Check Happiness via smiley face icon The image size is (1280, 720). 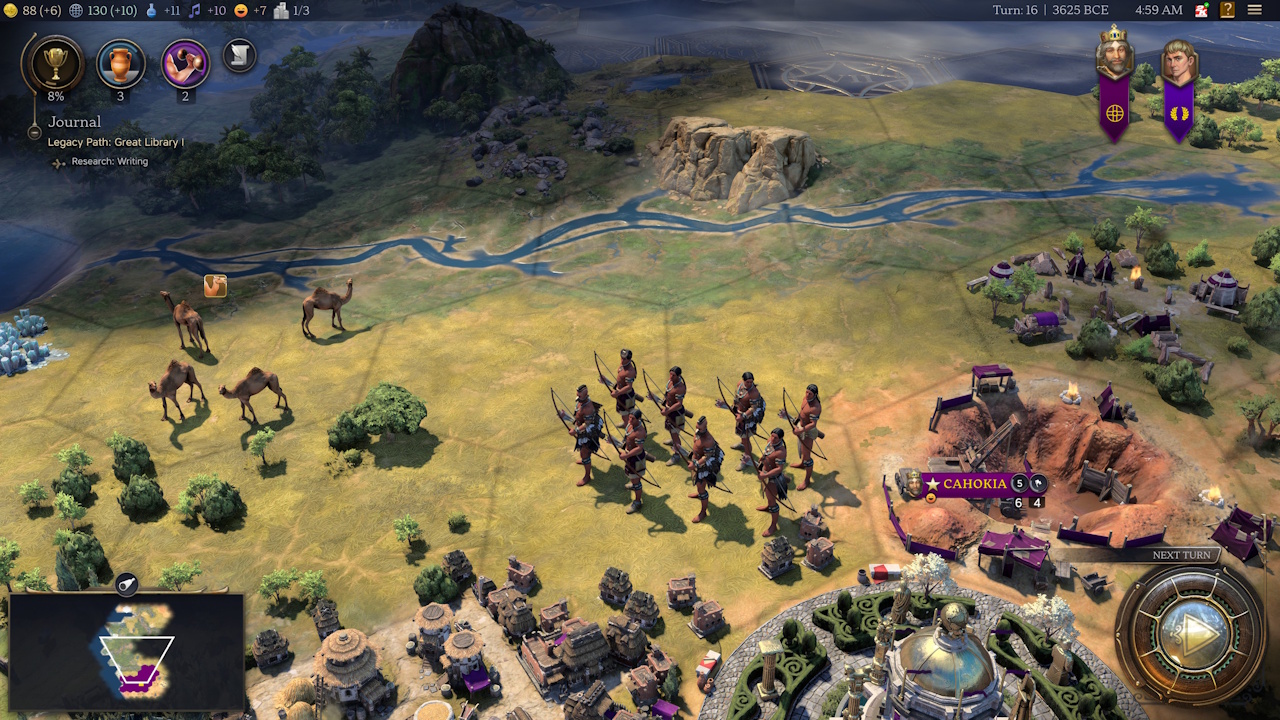click(x=239, y=10)
